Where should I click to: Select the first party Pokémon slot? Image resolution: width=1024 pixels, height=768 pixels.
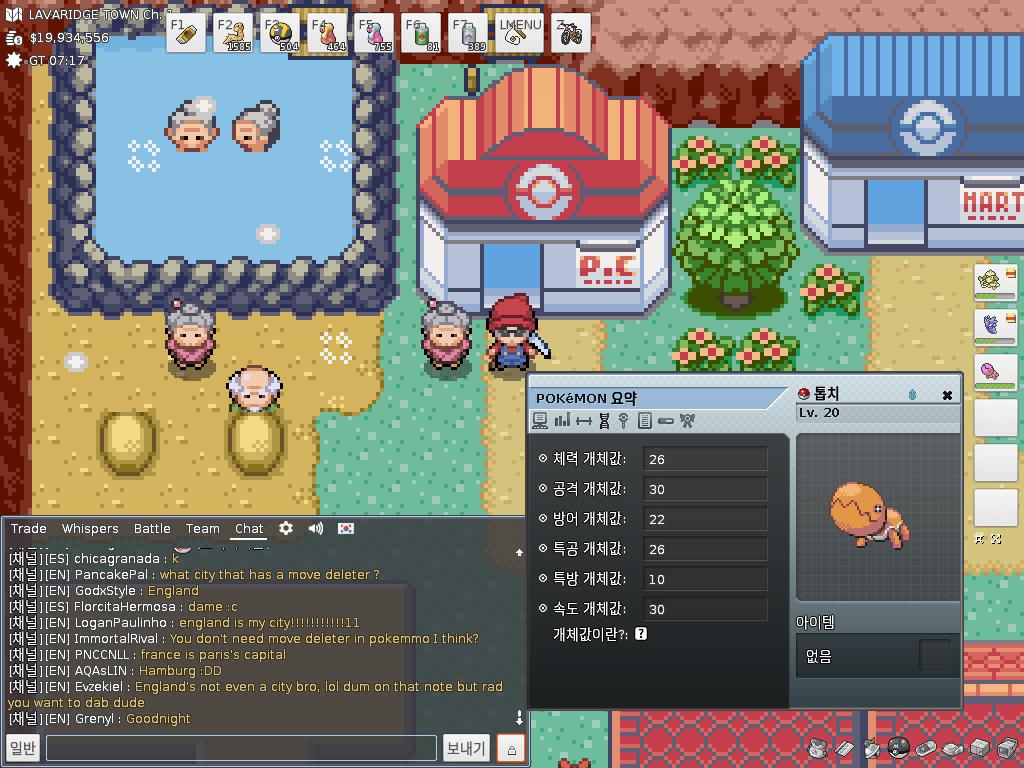(995, 281)
